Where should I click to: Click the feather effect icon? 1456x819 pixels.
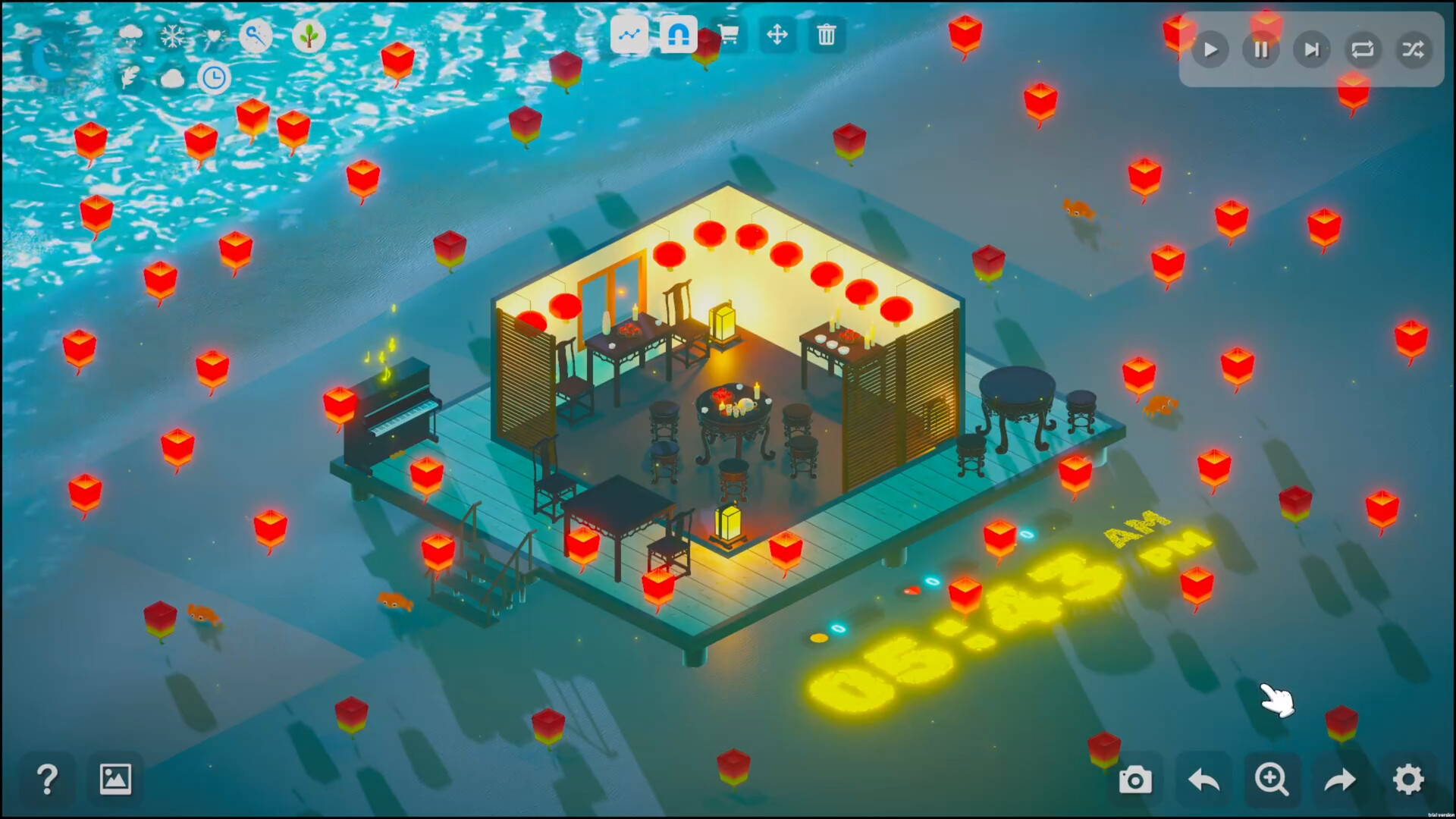131,77
